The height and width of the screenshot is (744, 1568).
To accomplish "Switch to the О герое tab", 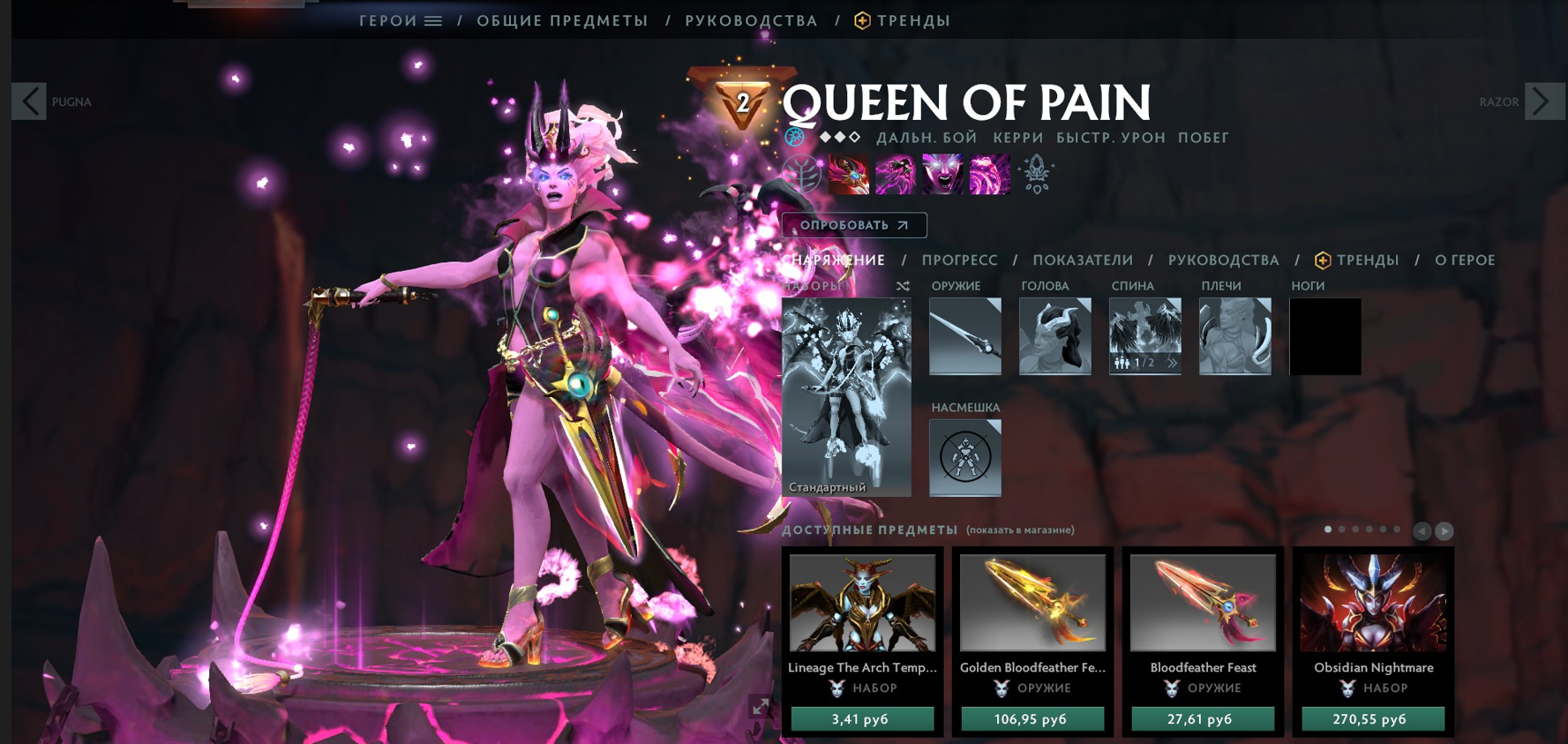I will tap(1464, 260).
